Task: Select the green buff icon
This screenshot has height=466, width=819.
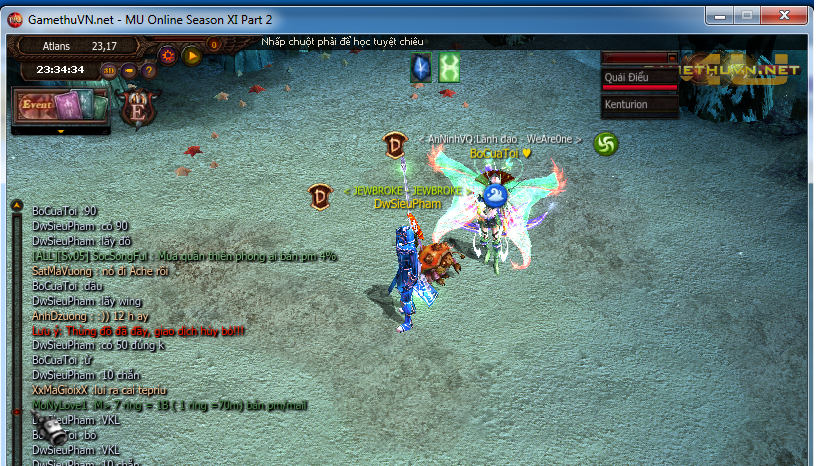Action: (x=449, y=68)
